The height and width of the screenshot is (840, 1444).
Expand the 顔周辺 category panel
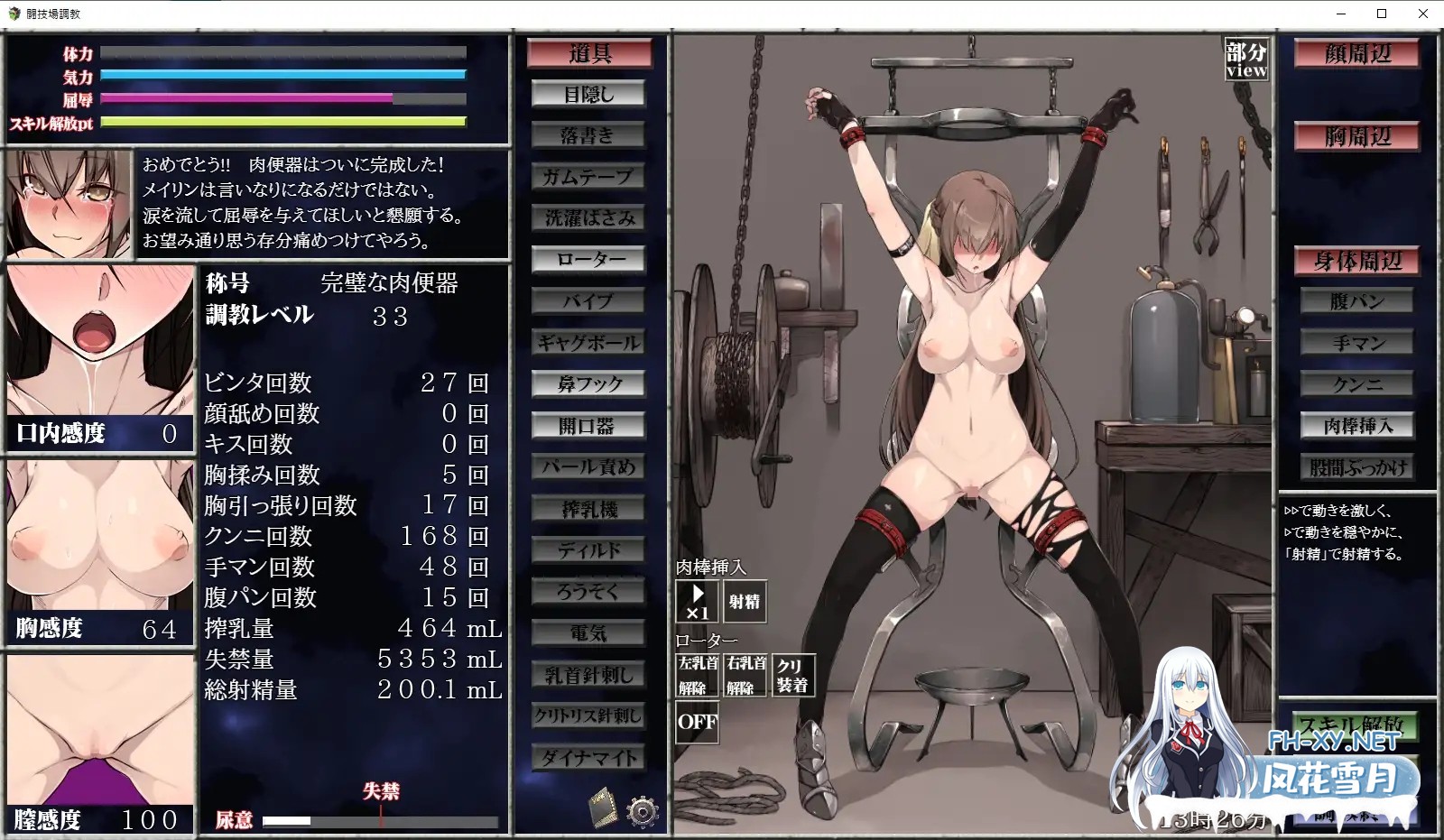[x=1356, y=54]
